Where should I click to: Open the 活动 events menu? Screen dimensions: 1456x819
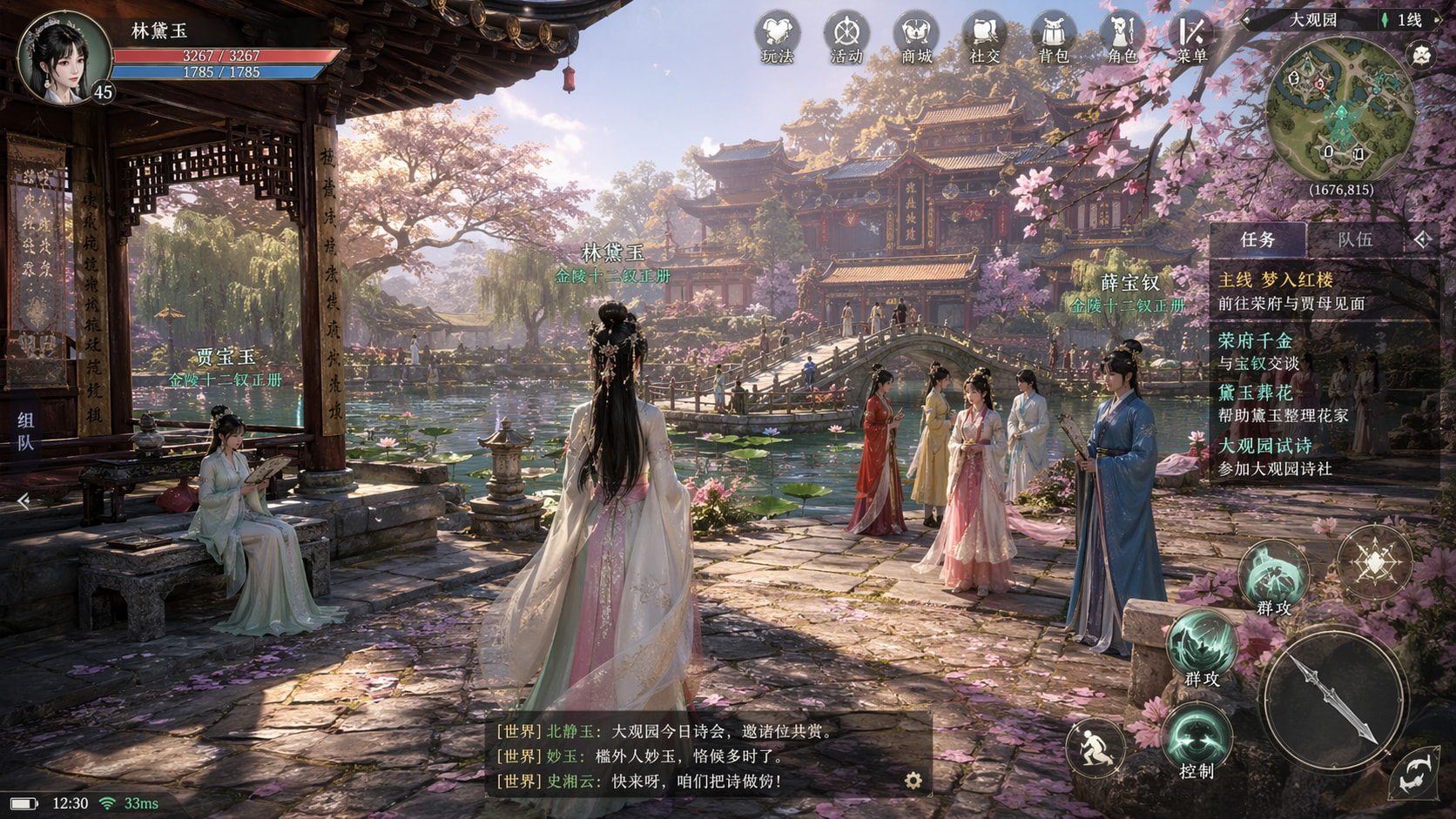coord(846,38)
